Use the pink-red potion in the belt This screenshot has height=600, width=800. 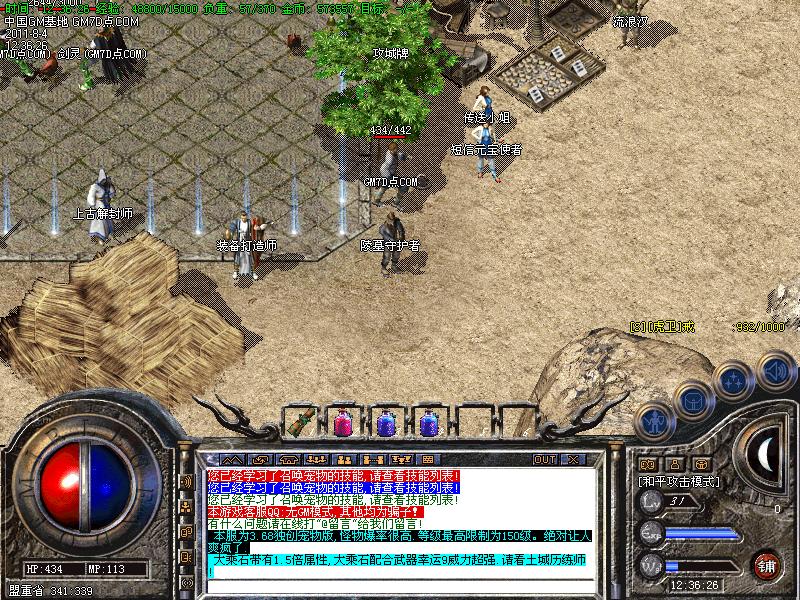(341, 422)
